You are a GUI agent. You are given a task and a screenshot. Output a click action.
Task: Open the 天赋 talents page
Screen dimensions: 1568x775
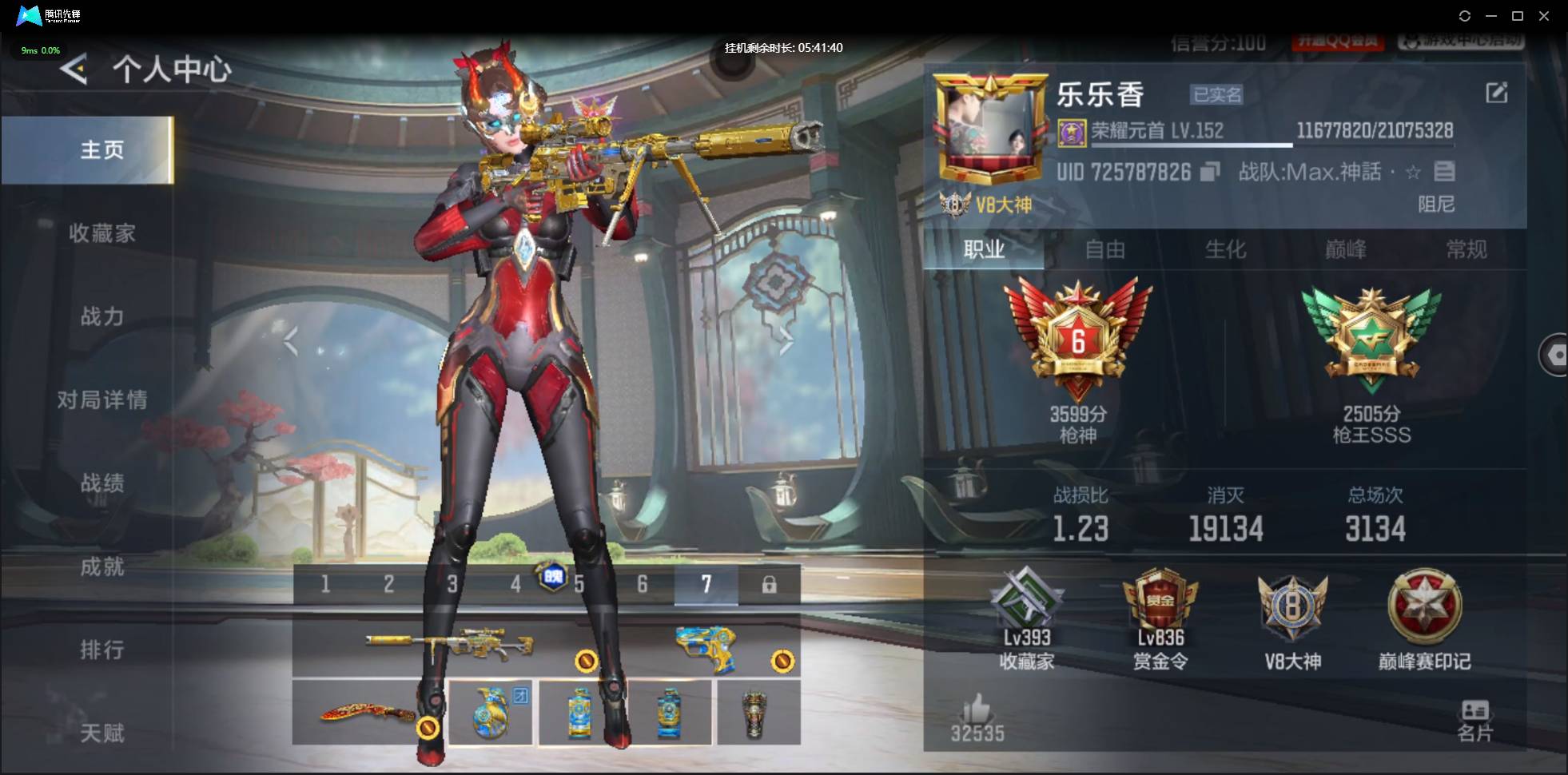101,733
